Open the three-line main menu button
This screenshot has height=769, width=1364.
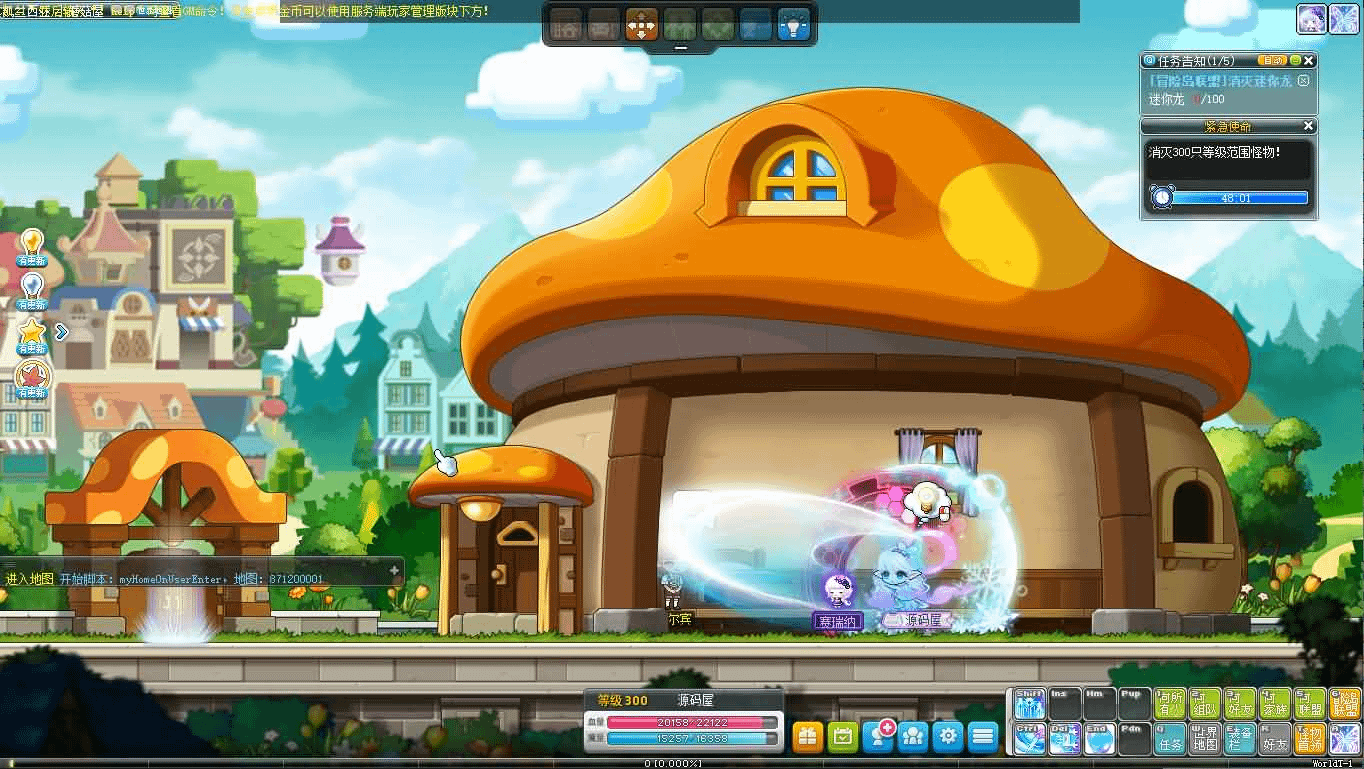click(983, 736)
